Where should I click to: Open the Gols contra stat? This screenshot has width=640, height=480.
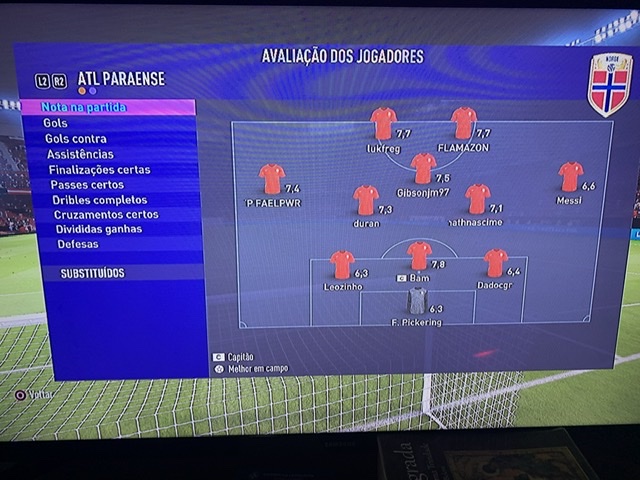[75, 139]
